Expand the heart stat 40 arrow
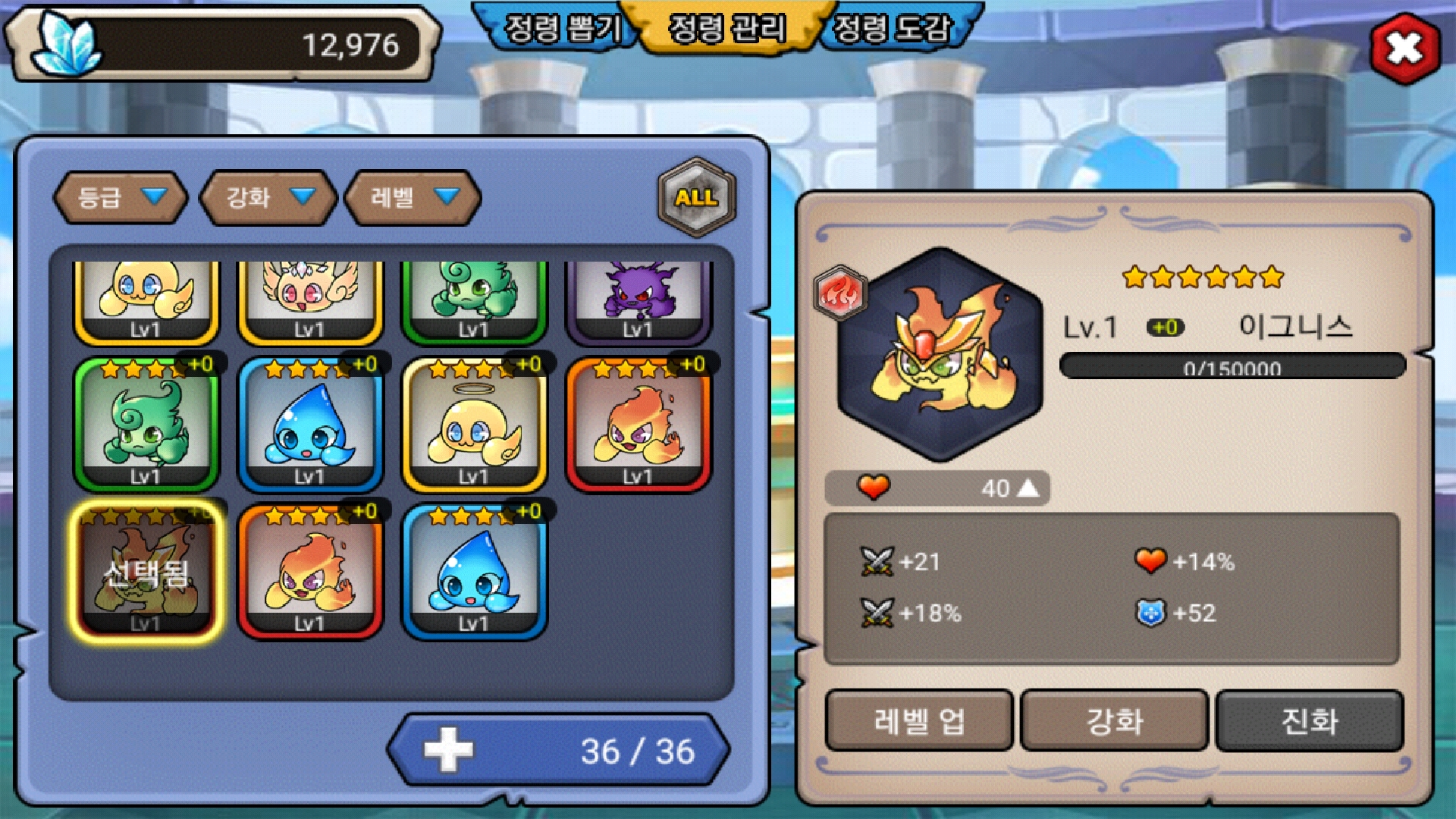The image size is (1456, 819). point(1028,488)
